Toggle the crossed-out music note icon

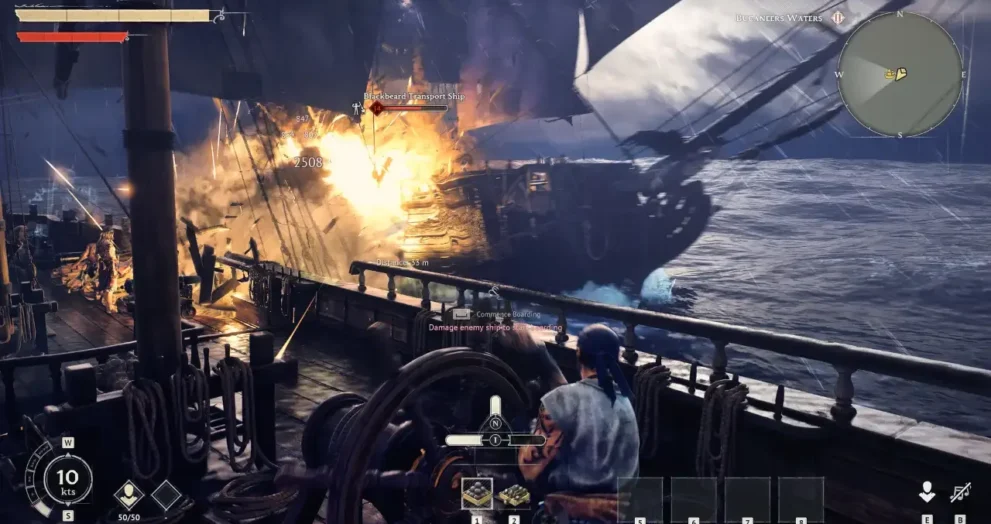pos(960,492)
